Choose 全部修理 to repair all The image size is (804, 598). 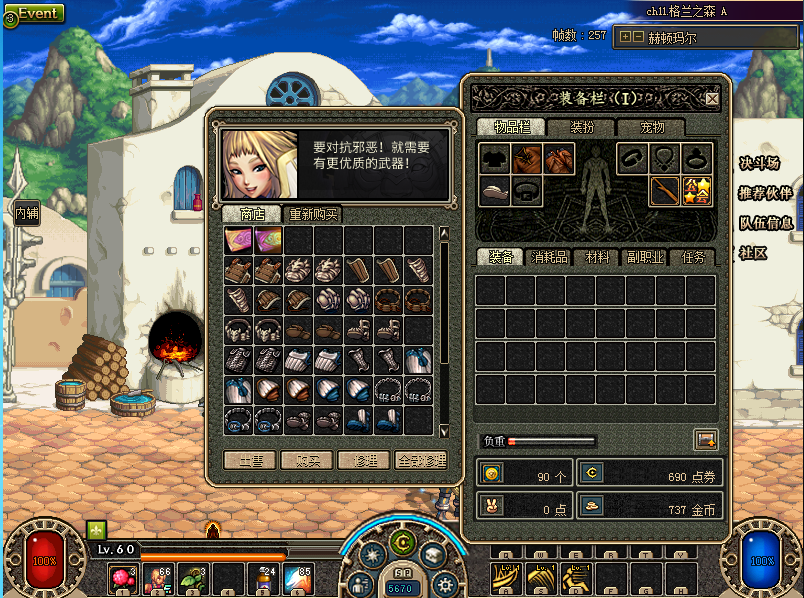pos(420,461)
